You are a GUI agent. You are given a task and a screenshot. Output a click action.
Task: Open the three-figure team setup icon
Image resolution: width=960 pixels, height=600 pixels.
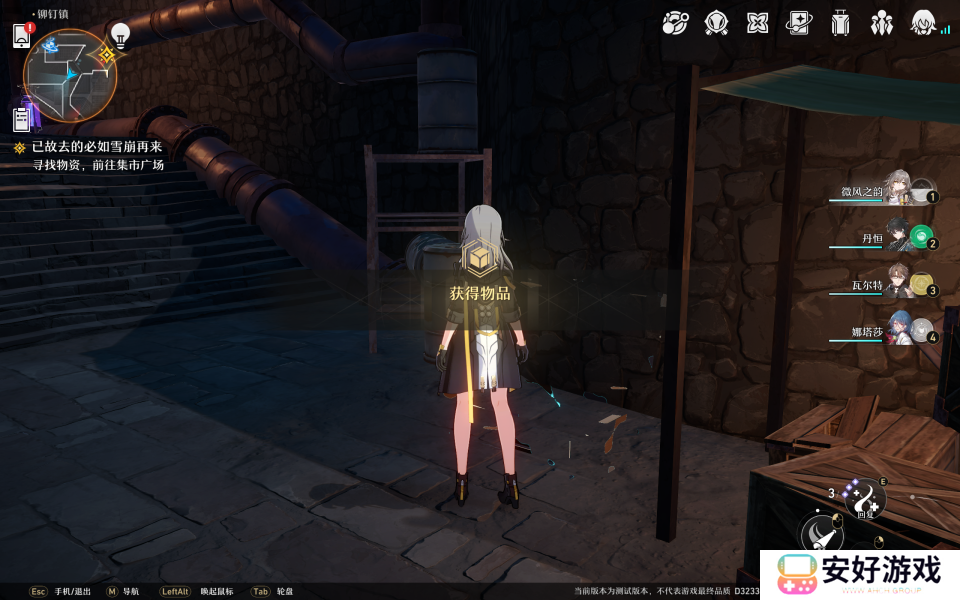[881, 23]
